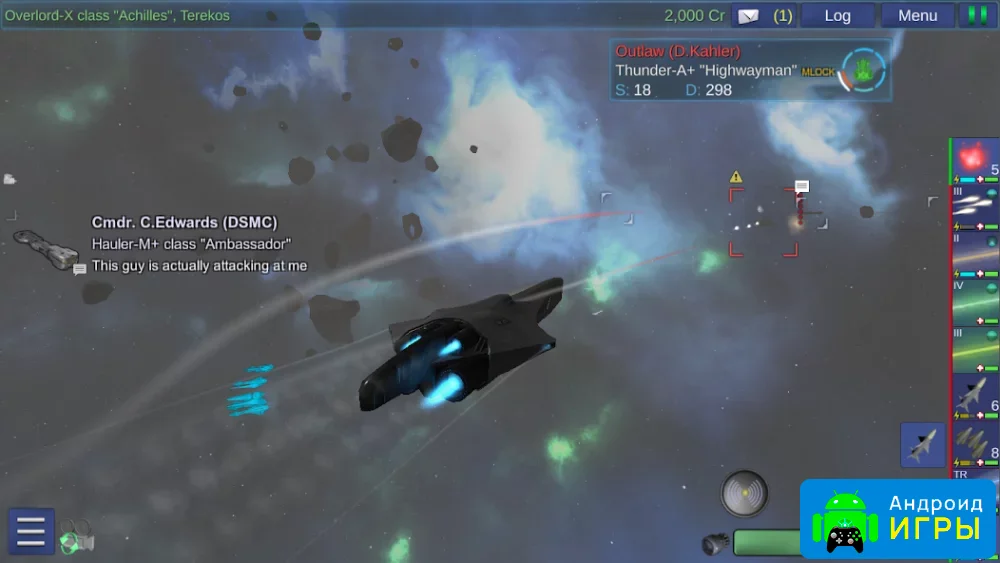
Task: Select the Outlaw D.Kahler target panel
Action: point(750,69)
